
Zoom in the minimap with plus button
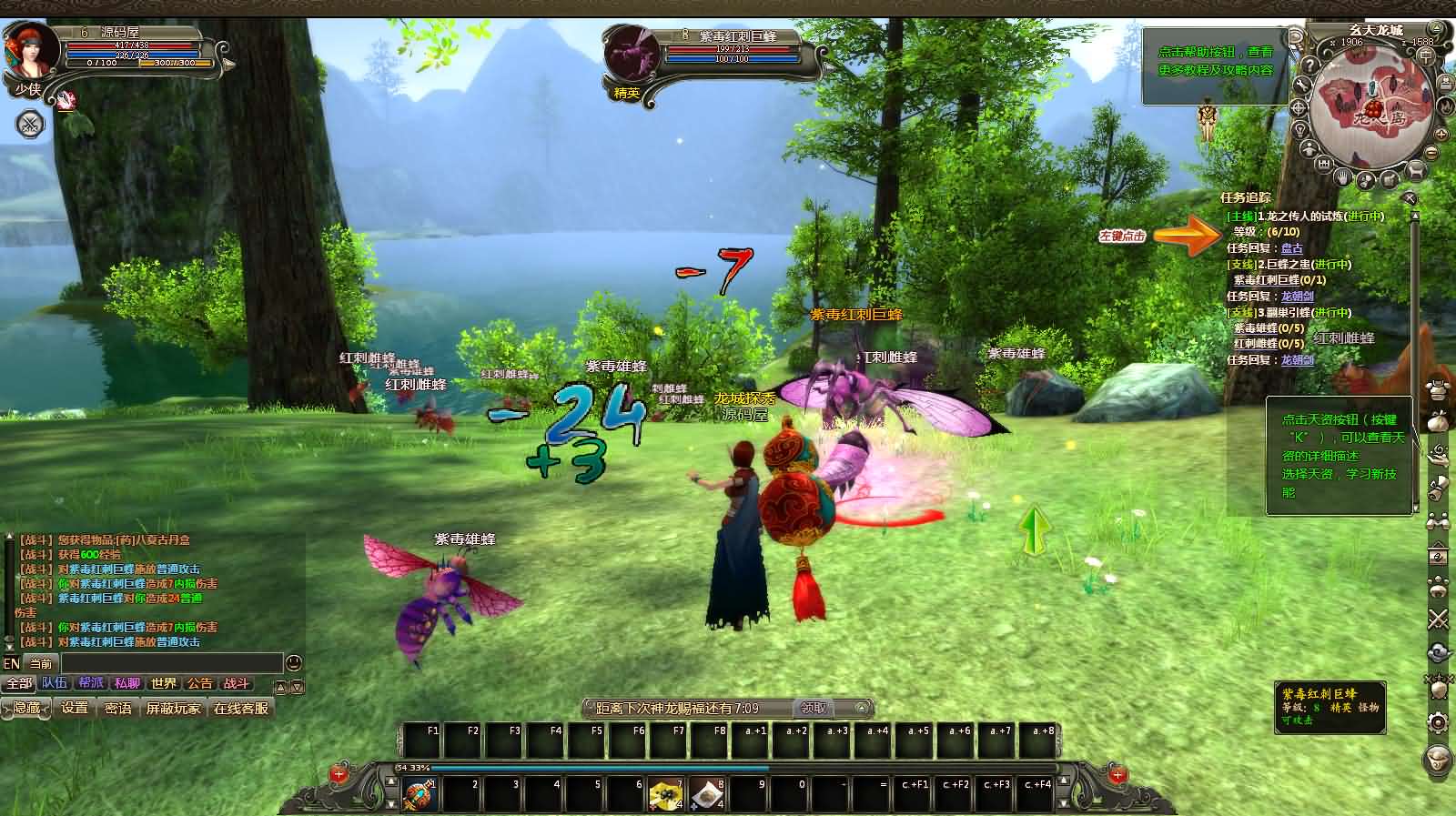pyautogui.click(x=1442, y=133)
